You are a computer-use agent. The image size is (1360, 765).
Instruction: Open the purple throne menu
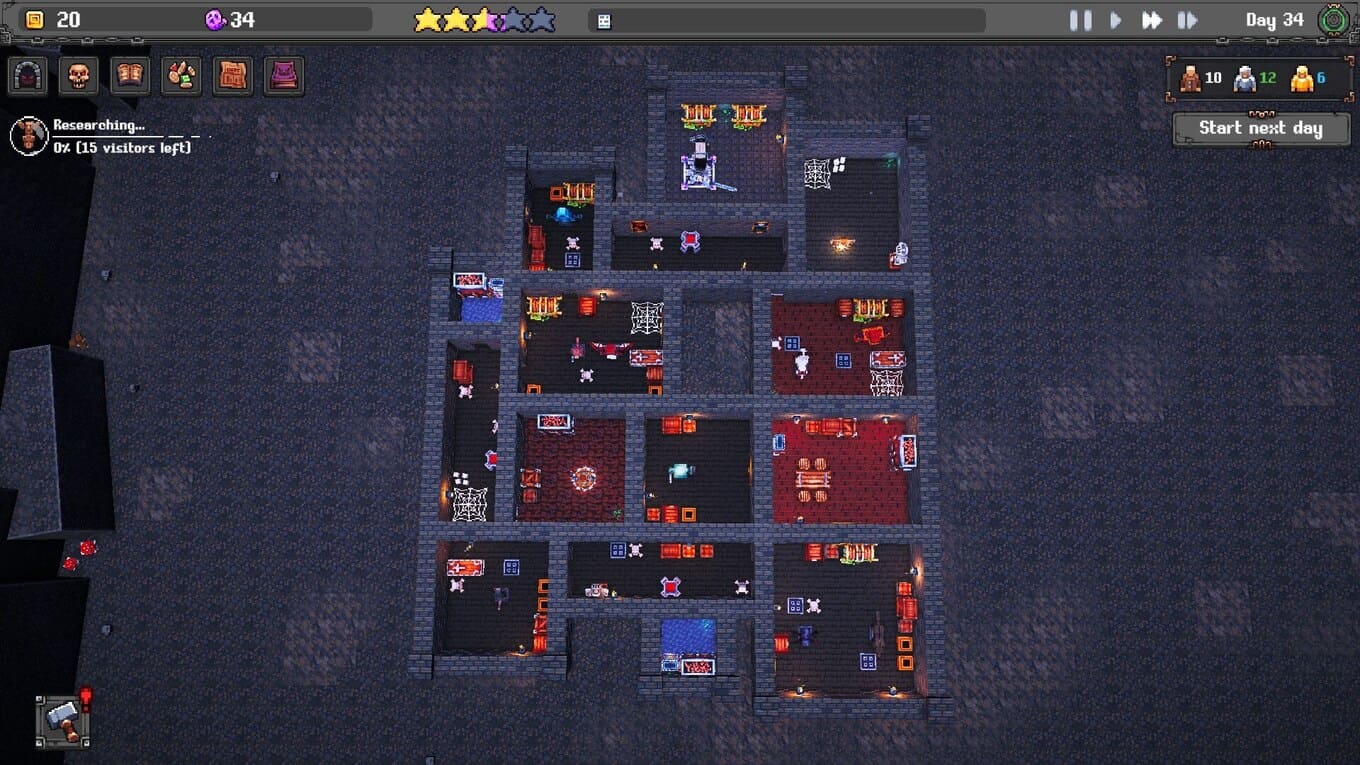click(284, 76)
